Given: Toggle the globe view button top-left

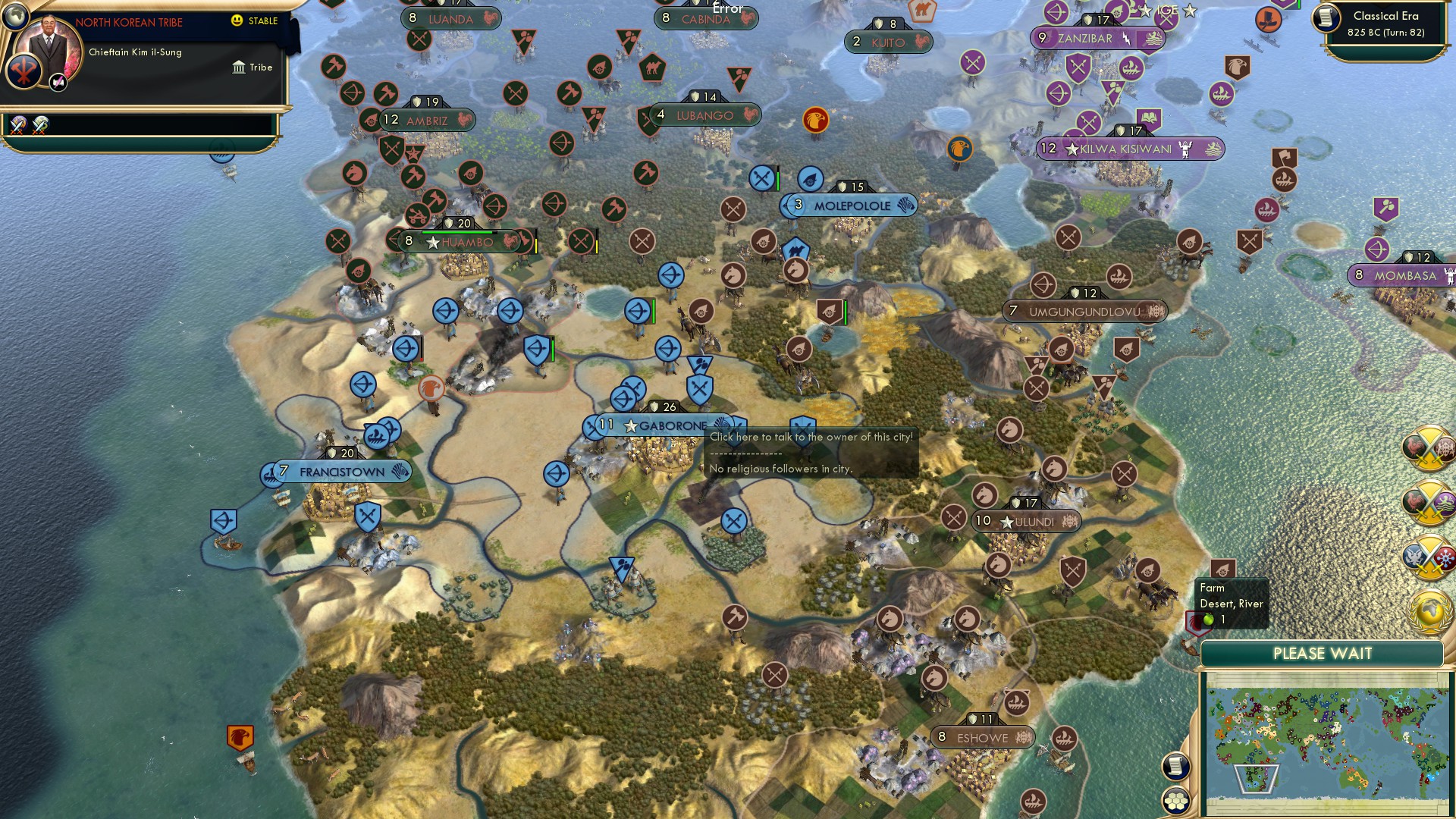Looking at the screenshot, I should (15, 17).
